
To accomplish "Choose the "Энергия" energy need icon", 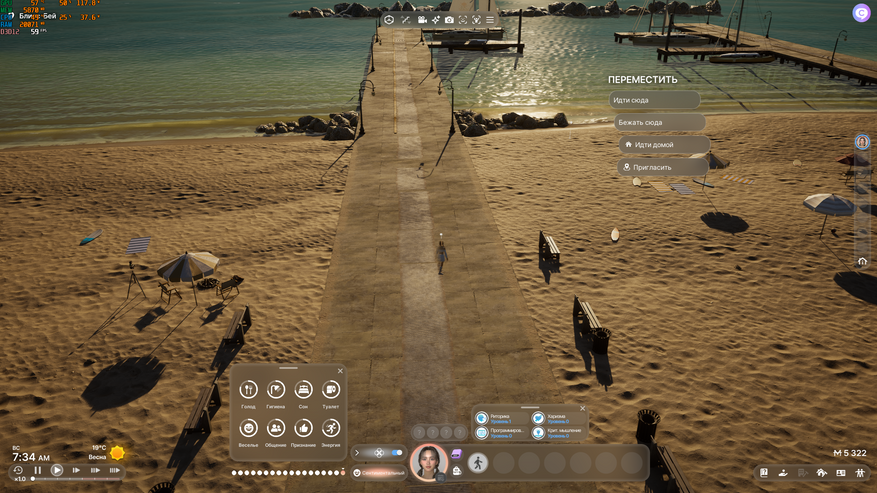I will coord(330,428).
